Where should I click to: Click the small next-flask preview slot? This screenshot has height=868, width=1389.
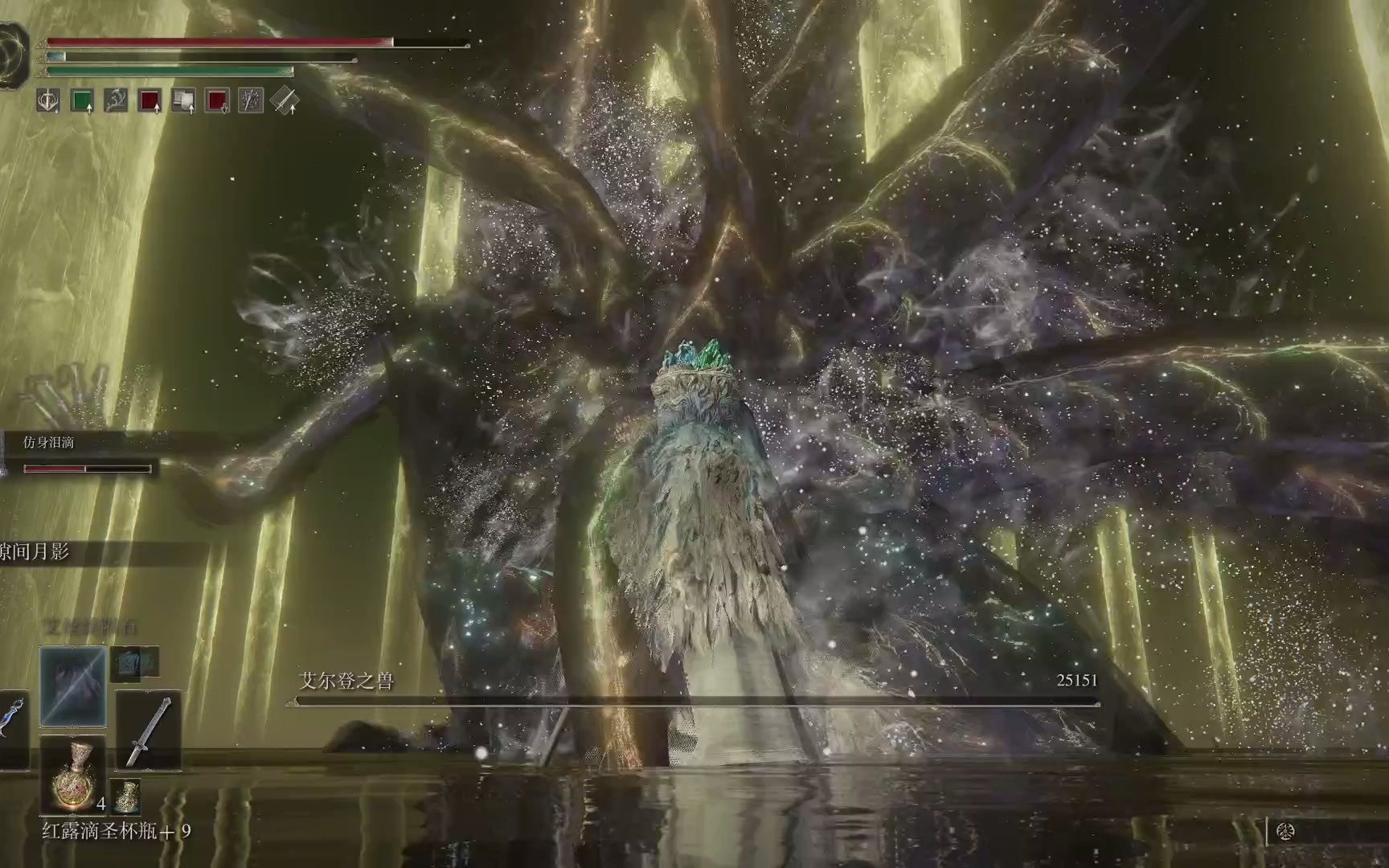[x=127, y=796]
